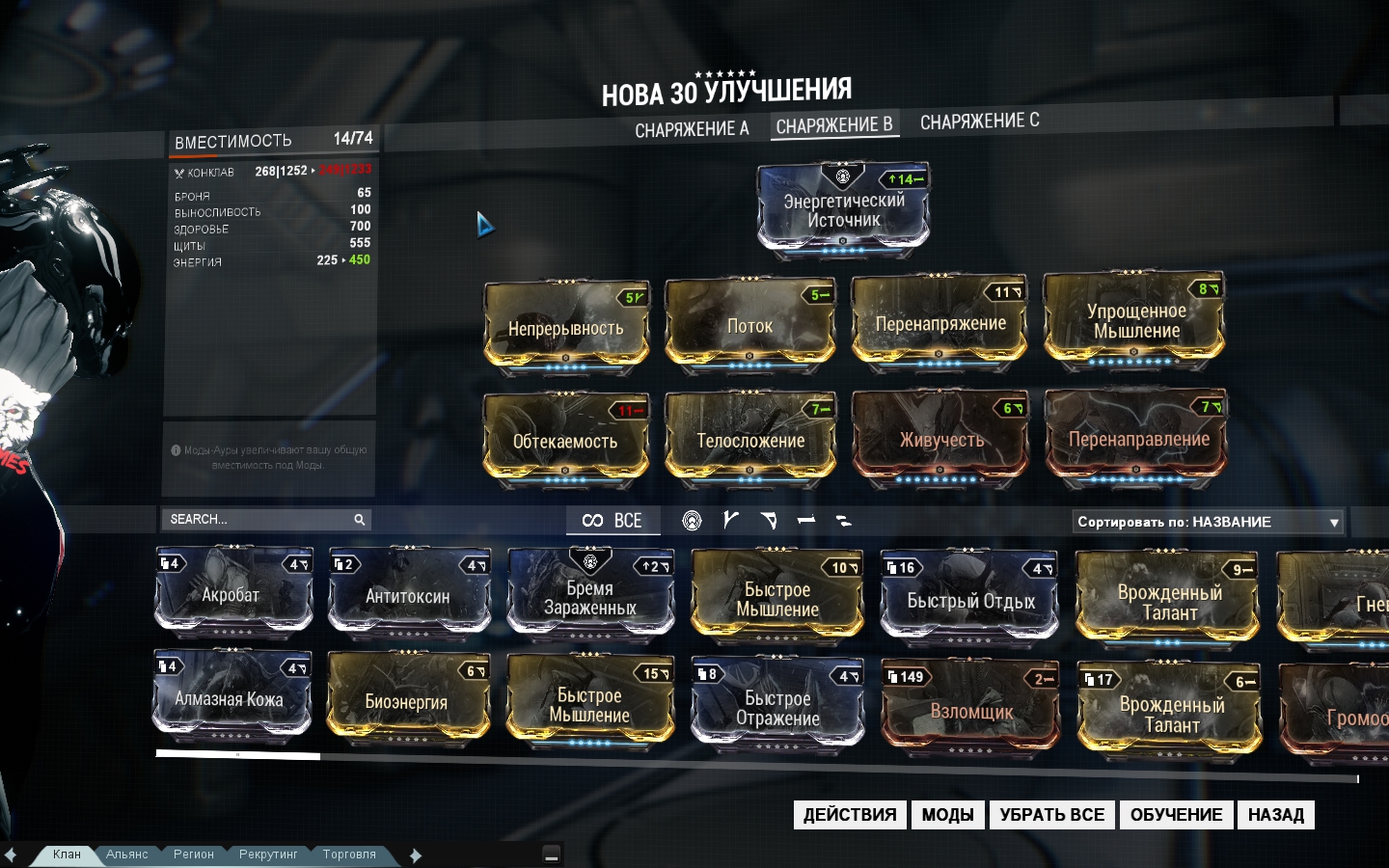The image size is (1389, 868).
Task: Open the ДЕЙСТВИЯ menu
Action: (849, 815)
